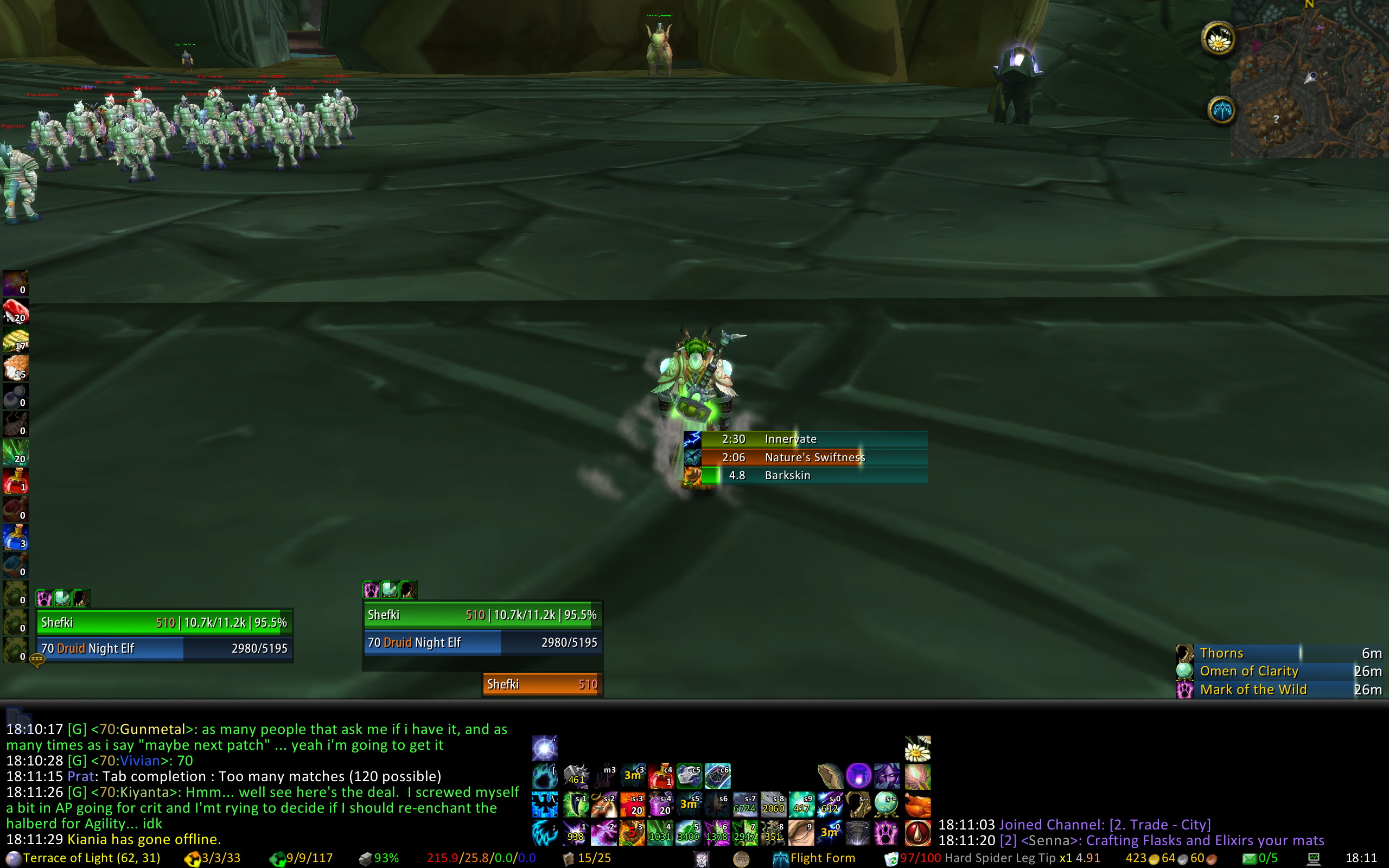Click the blue wings minimap button
The height and width of the screenshot is (868, 1389).
click(x=1221, y=110)
